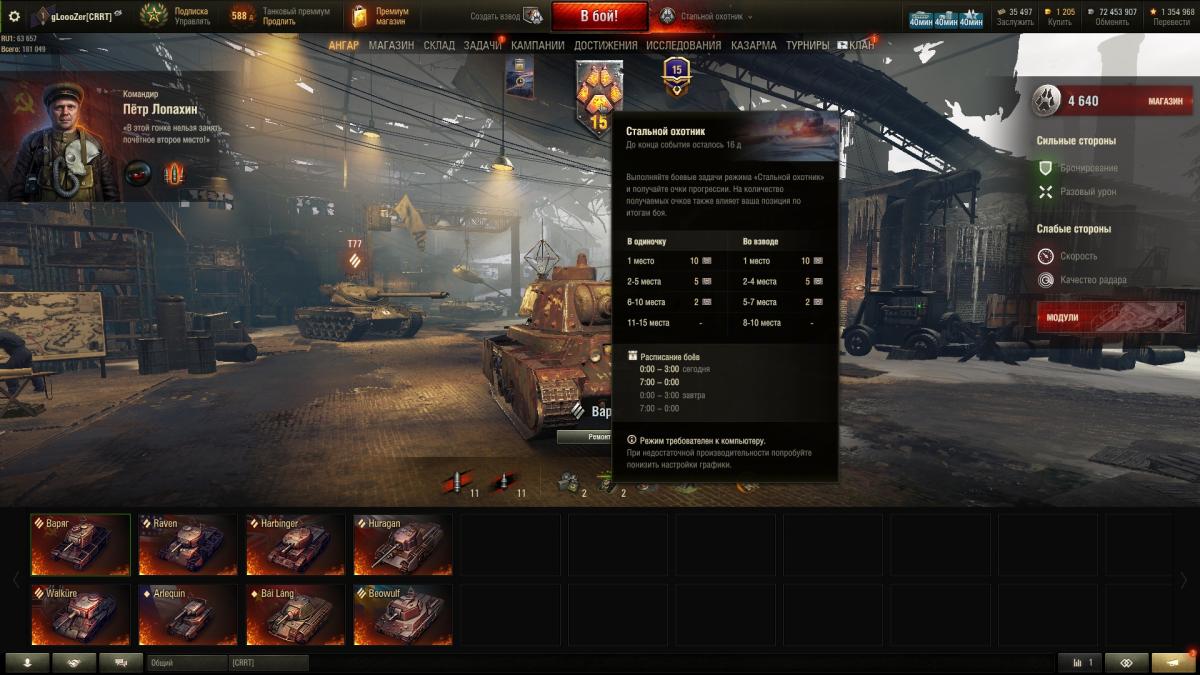The image size is (1200, 675).
Task: Pick the Beowulf tank card
Action: click(403, 615)
